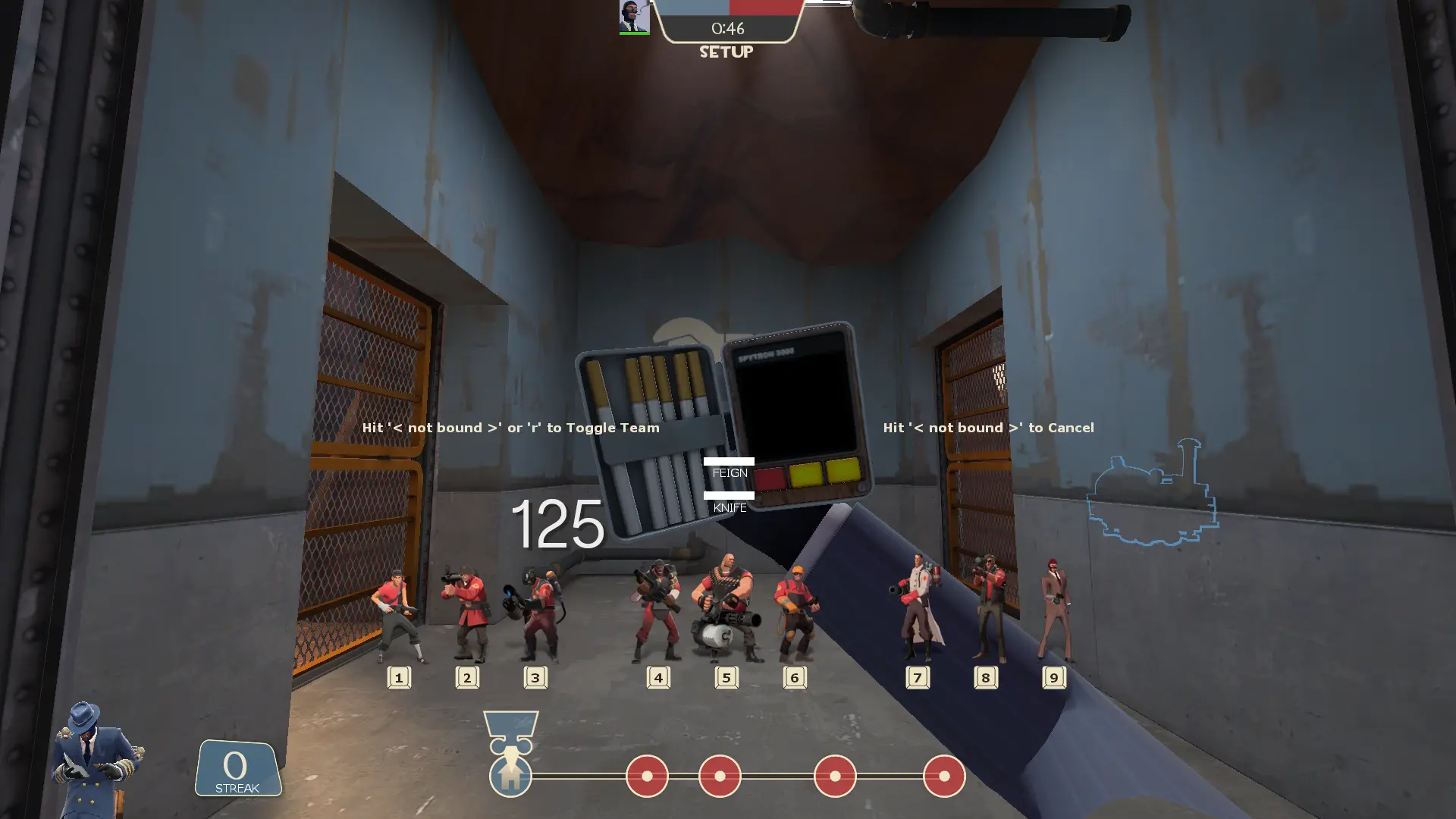Toggle FEIGN mode on the disguise kit
Screen dimensions: 1456x819
[730, 472]
